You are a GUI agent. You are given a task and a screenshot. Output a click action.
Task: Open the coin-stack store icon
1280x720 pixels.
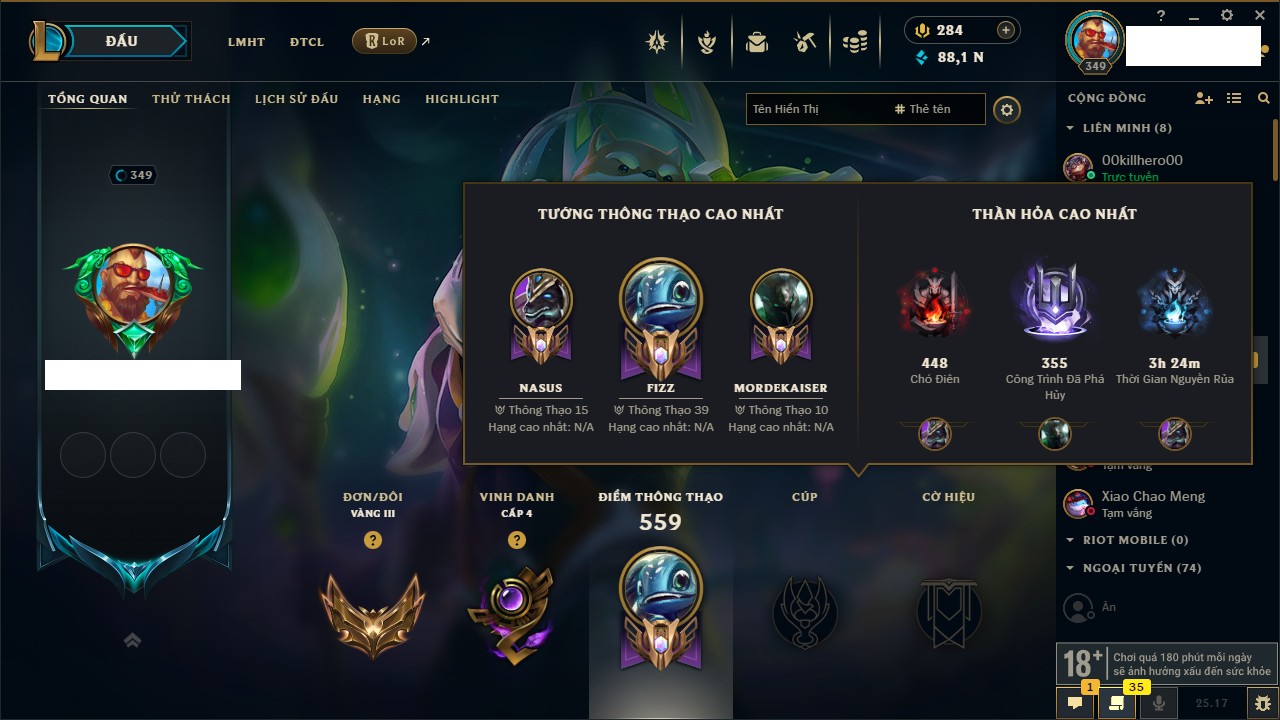click(854, 42)
